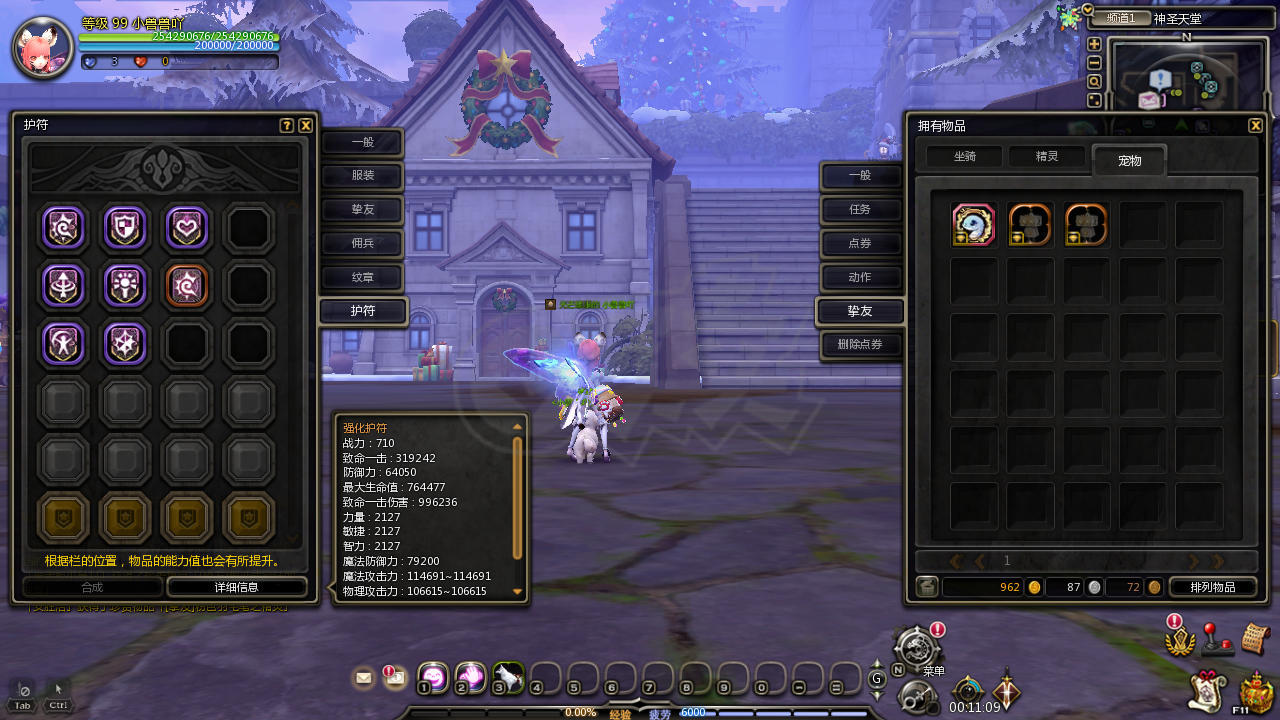The height and width of the screenshot is (720, 1280).
Task: Open the talisman window help button
Action: pyautogui.click(x=287, y=126)
